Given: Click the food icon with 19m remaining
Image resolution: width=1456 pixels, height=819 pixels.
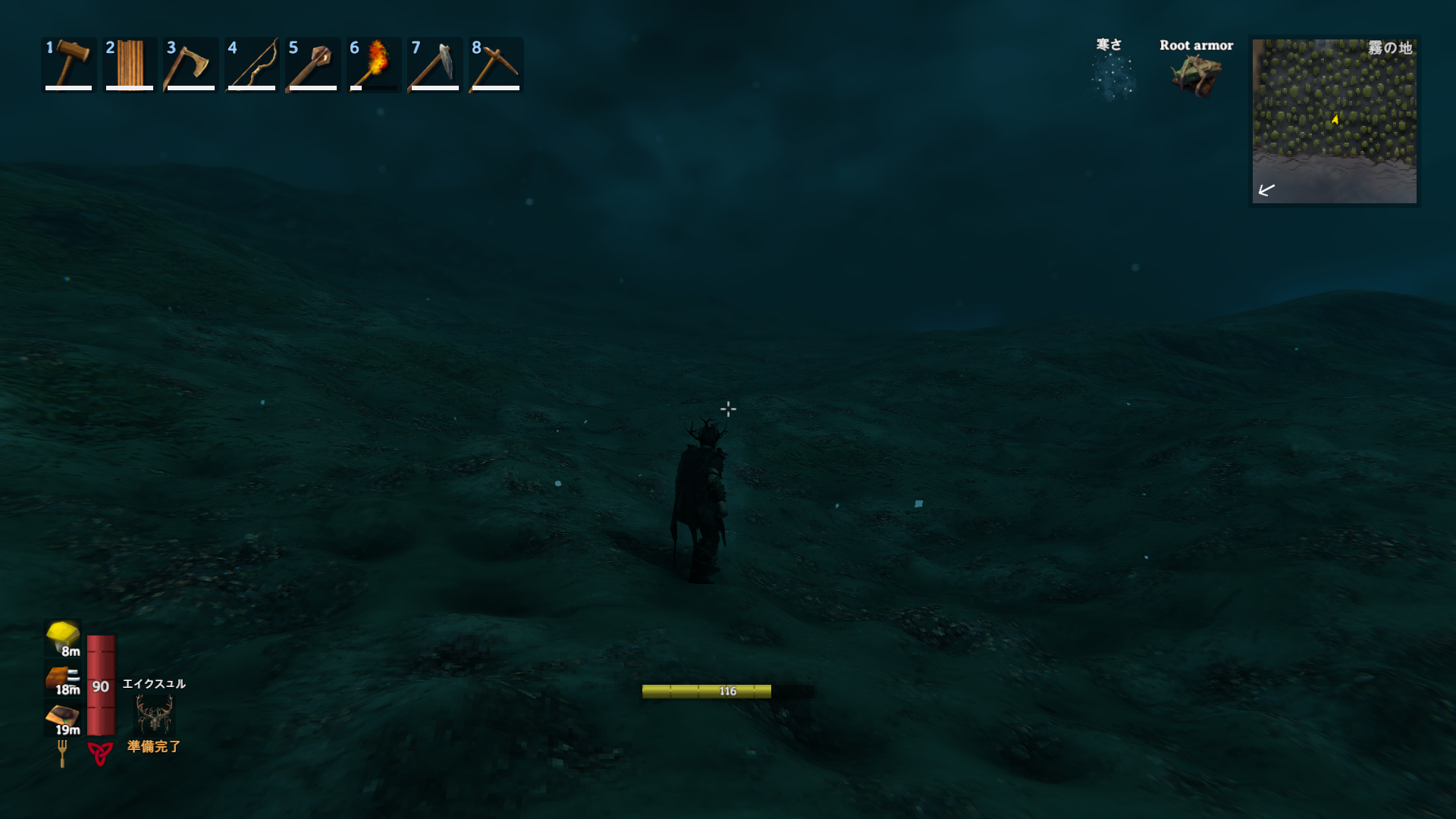Looking at the screenshot, I should (62, 717).
